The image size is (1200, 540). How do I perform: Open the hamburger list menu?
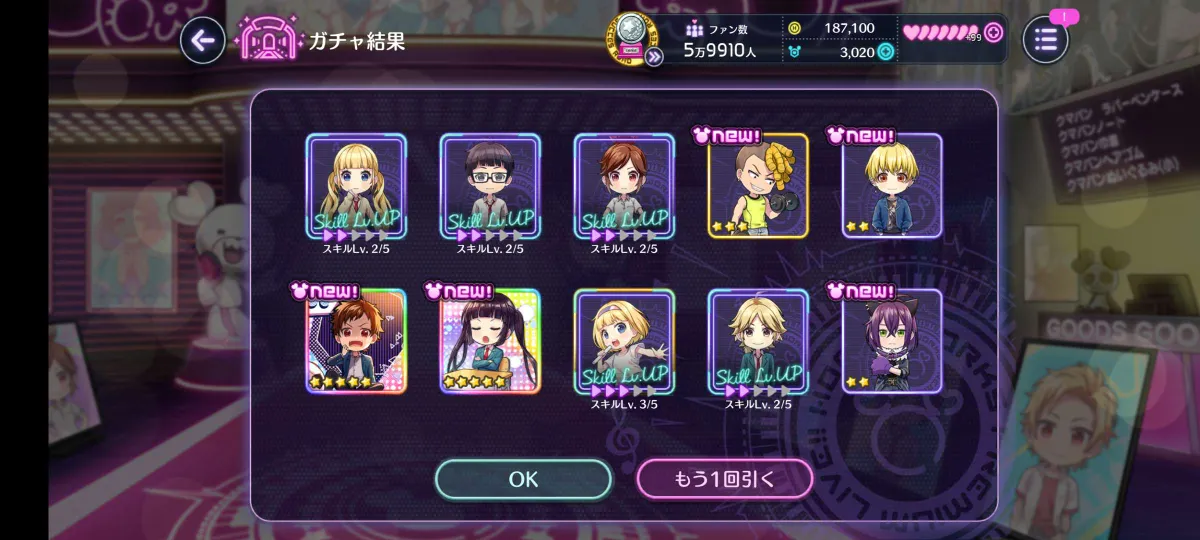[x=1045, y=41]
